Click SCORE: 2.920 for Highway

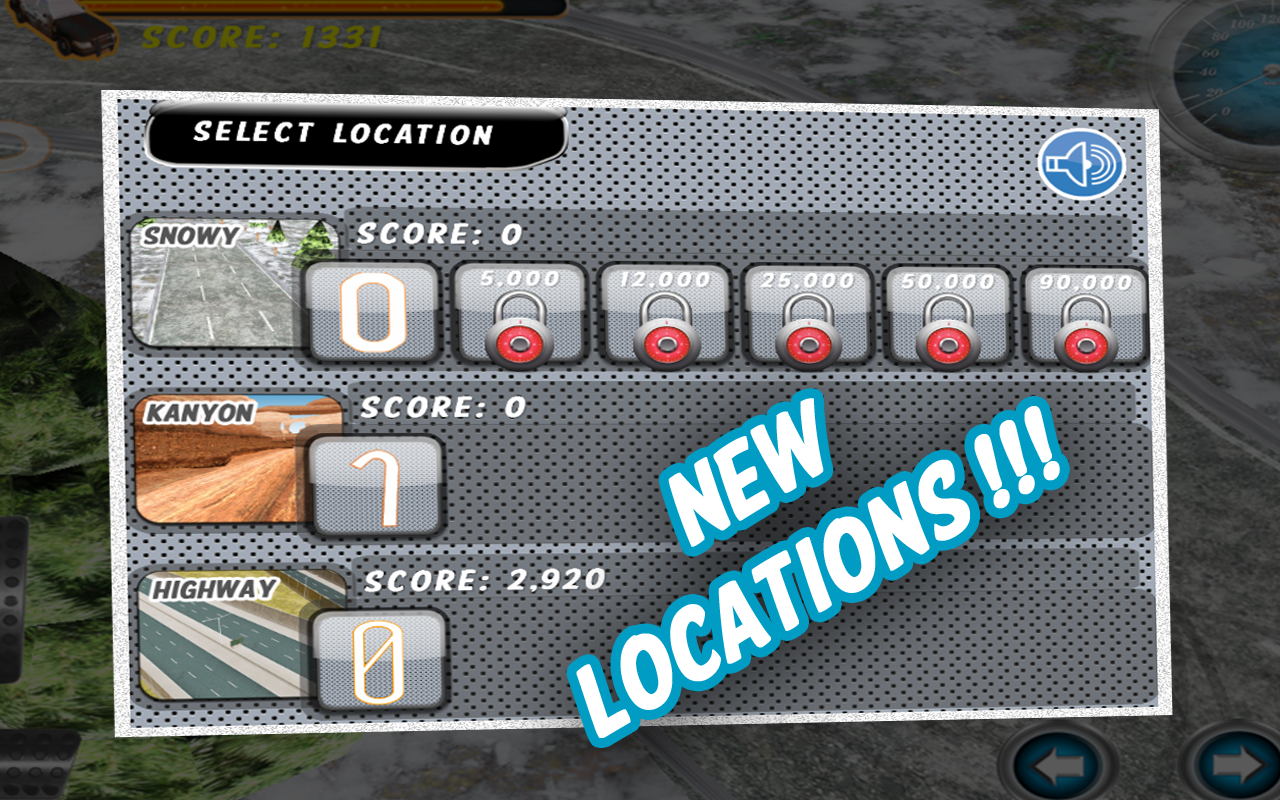pyautogui.click(x=483, y=578)
